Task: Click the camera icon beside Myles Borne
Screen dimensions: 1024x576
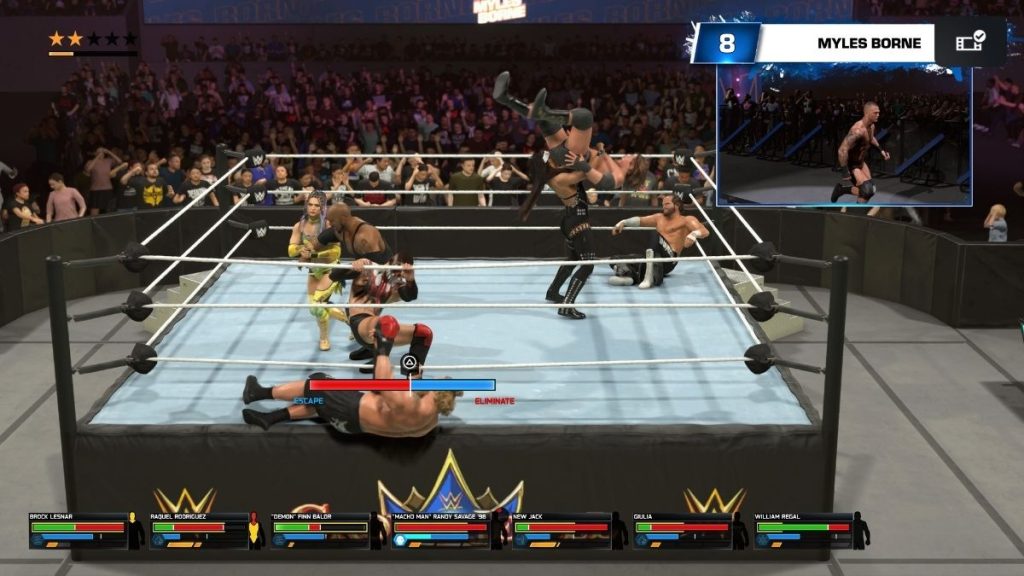Action: [x=970, y=43]
